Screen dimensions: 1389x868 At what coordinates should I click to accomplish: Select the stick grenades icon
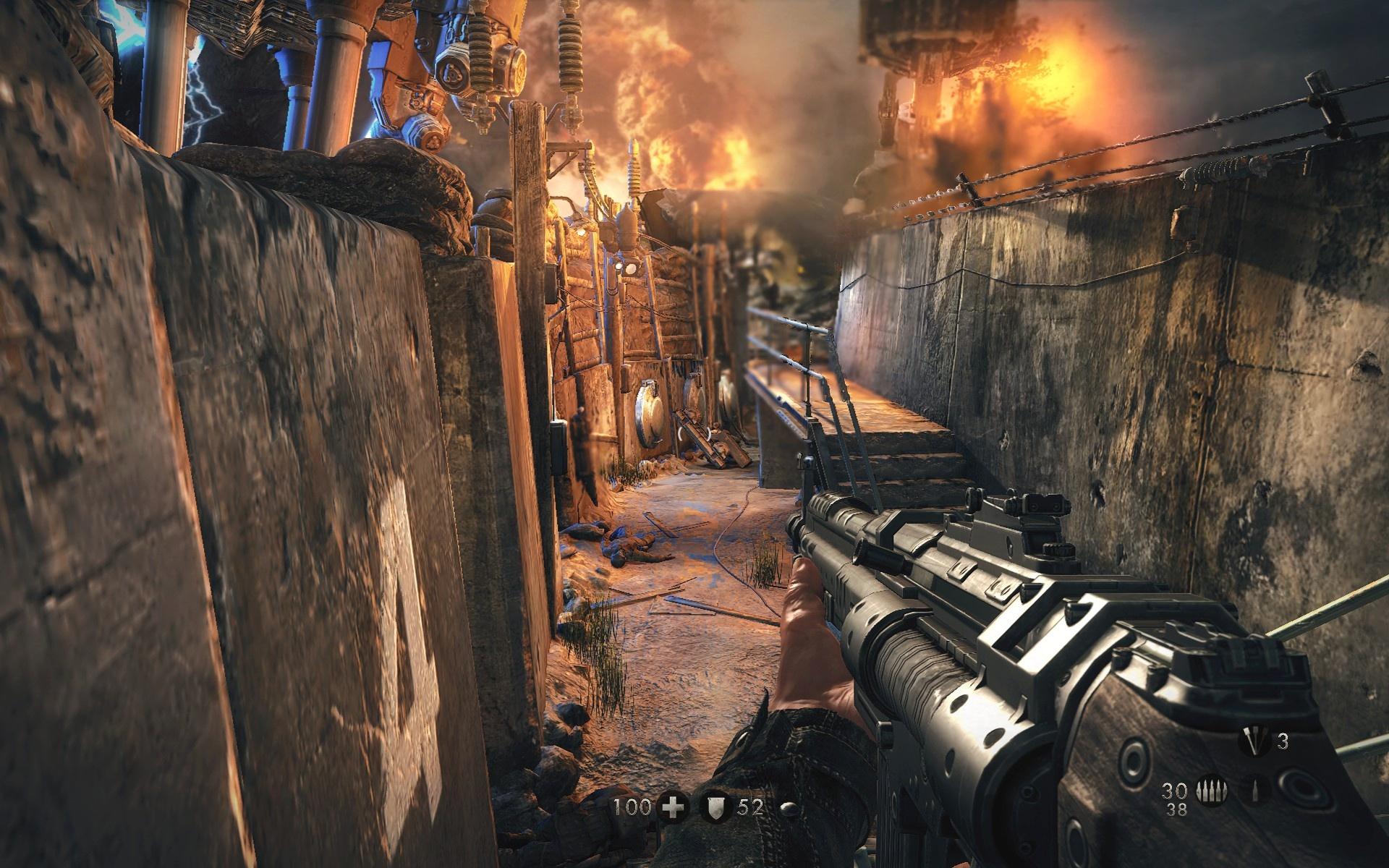click(1254, 741)
